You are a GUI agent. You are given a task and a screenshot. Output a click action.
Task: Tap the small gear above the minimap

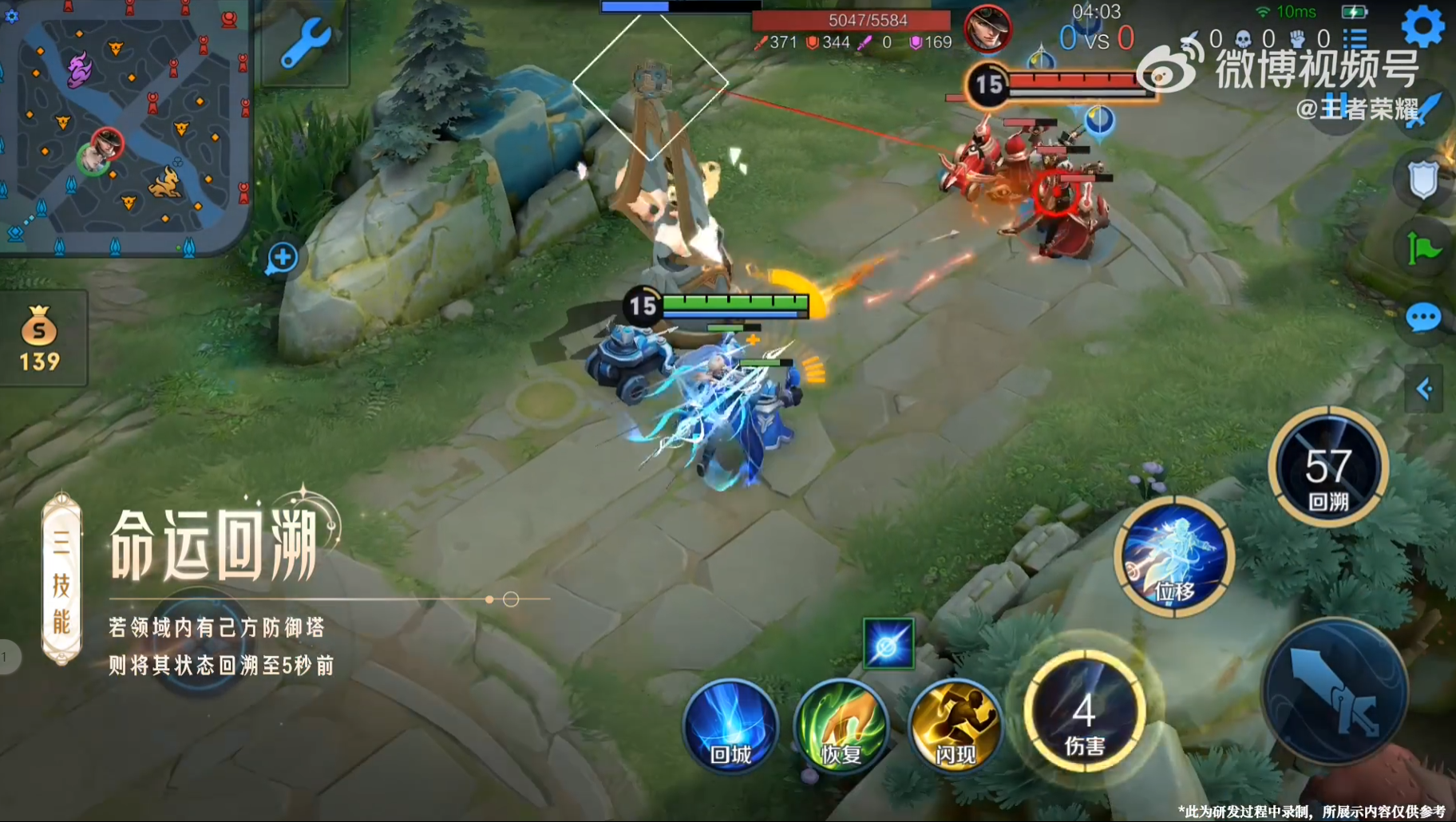click(x=11, y=15)
